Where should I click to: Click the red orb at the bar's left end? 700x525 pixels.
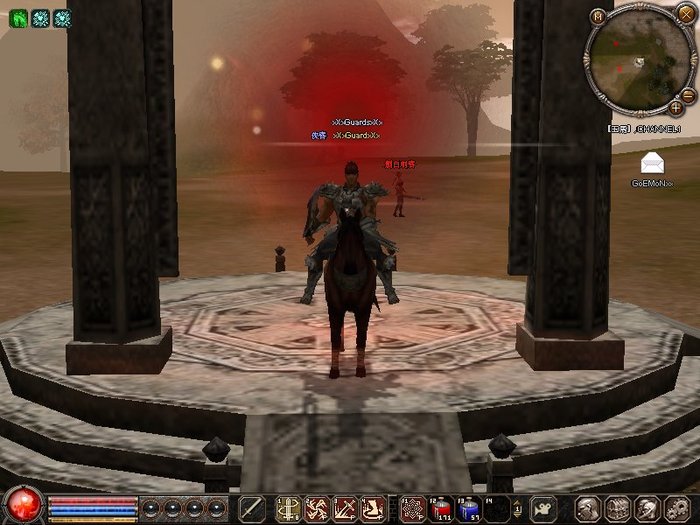pos(22,505)
